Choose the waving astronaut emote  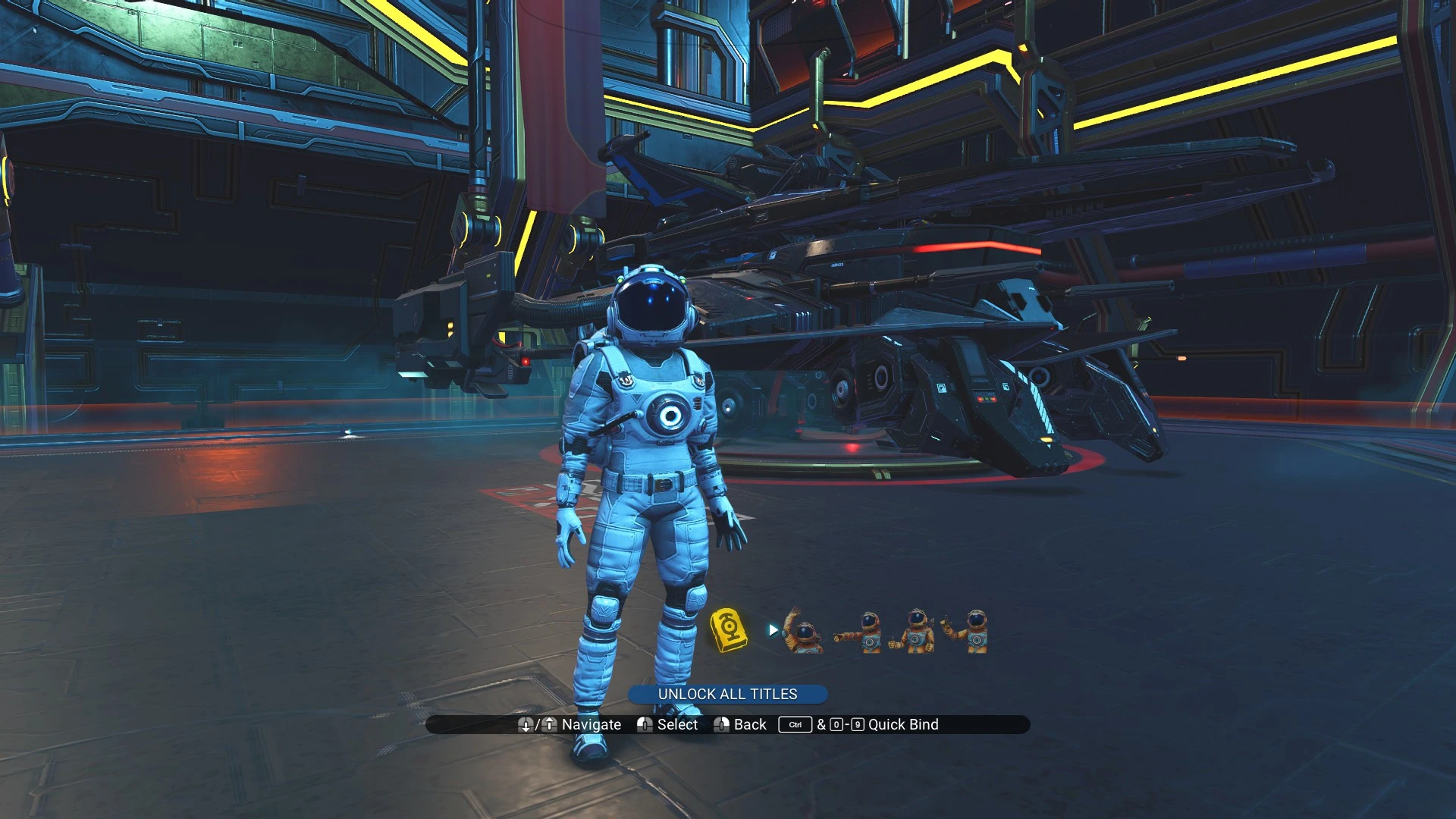802,631
